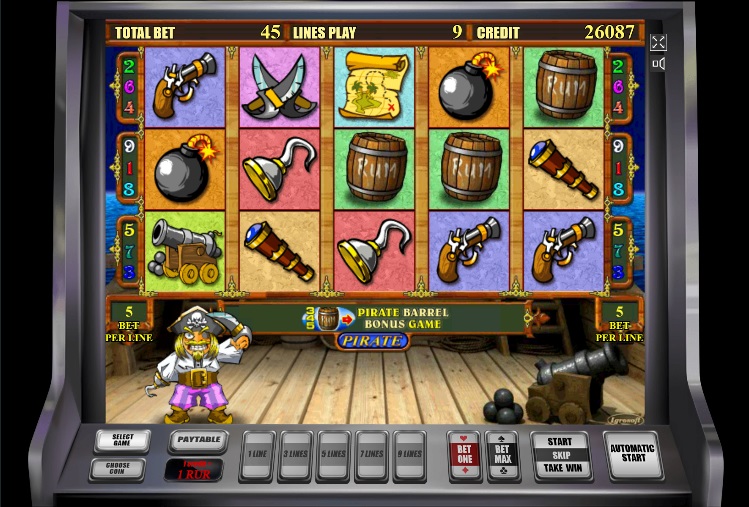
Task: Choose the 3 Lines button
Action: 295,453
